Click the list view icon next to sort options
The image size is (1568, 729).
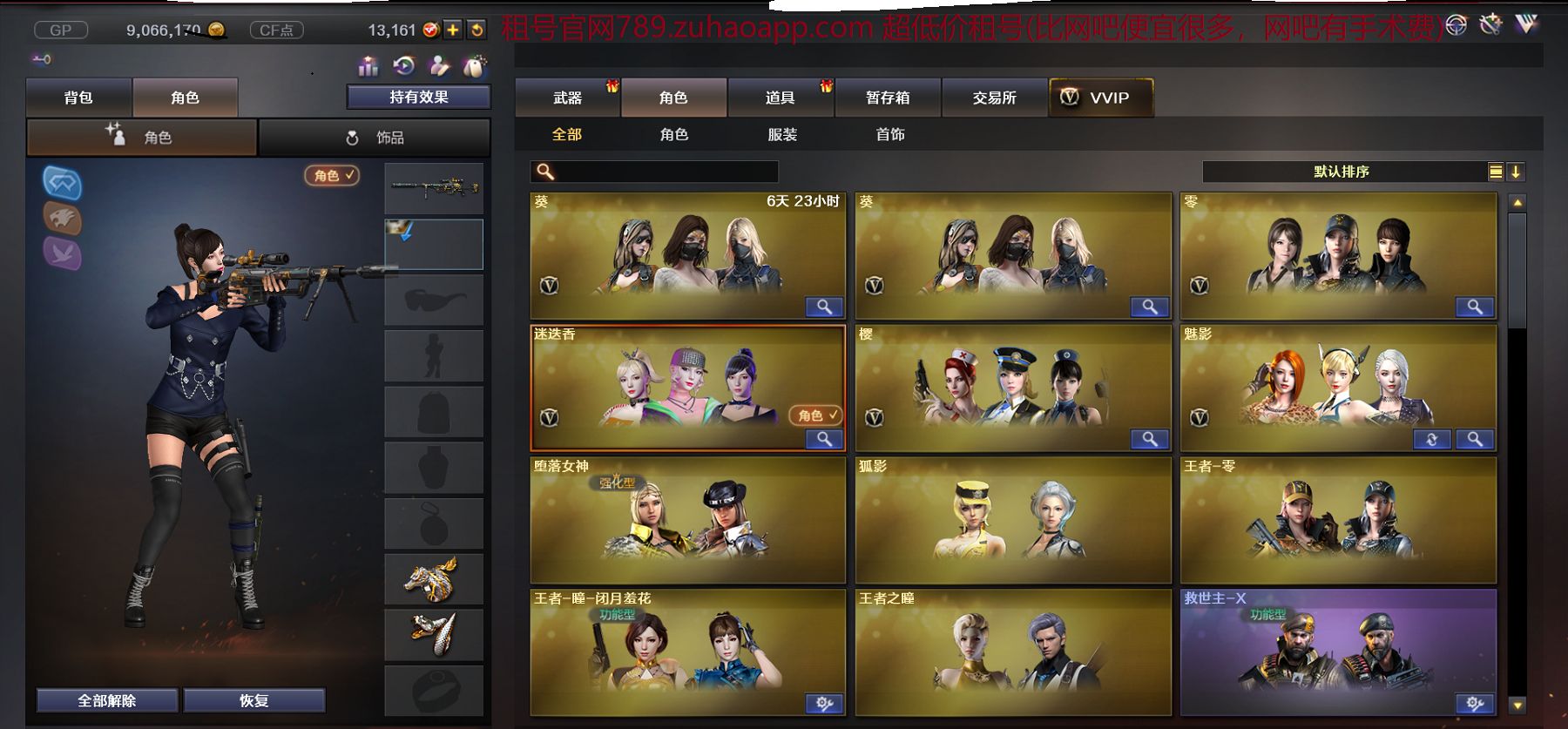1495,172
